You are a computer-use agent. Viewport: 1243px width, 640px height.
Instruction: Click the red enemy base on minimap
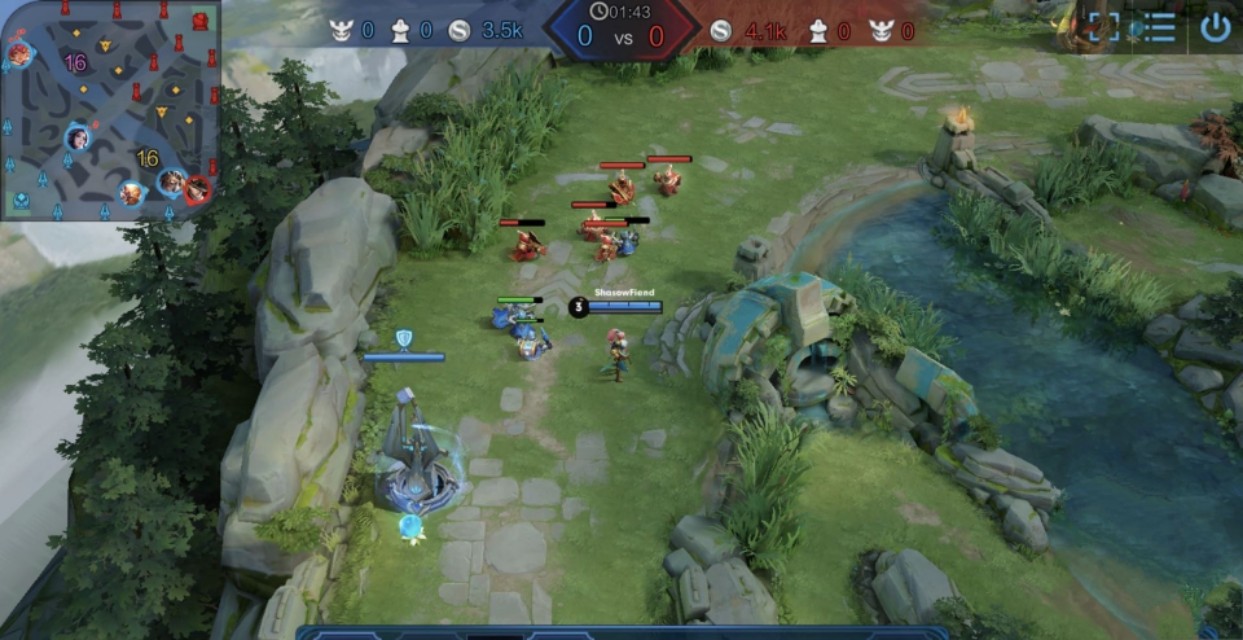(200, 20)
